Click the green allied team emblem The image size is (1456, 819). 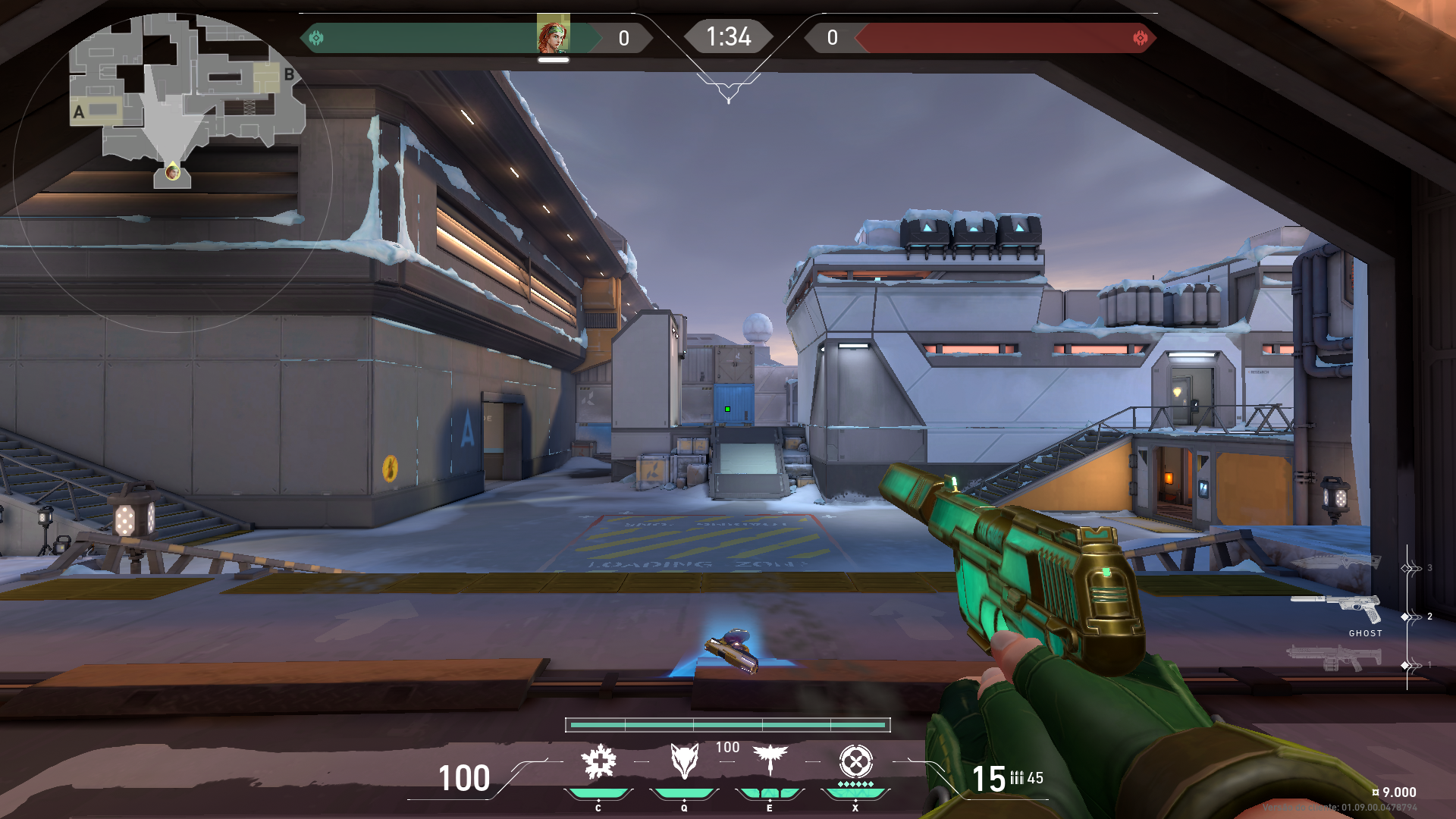tap(316, 37)
